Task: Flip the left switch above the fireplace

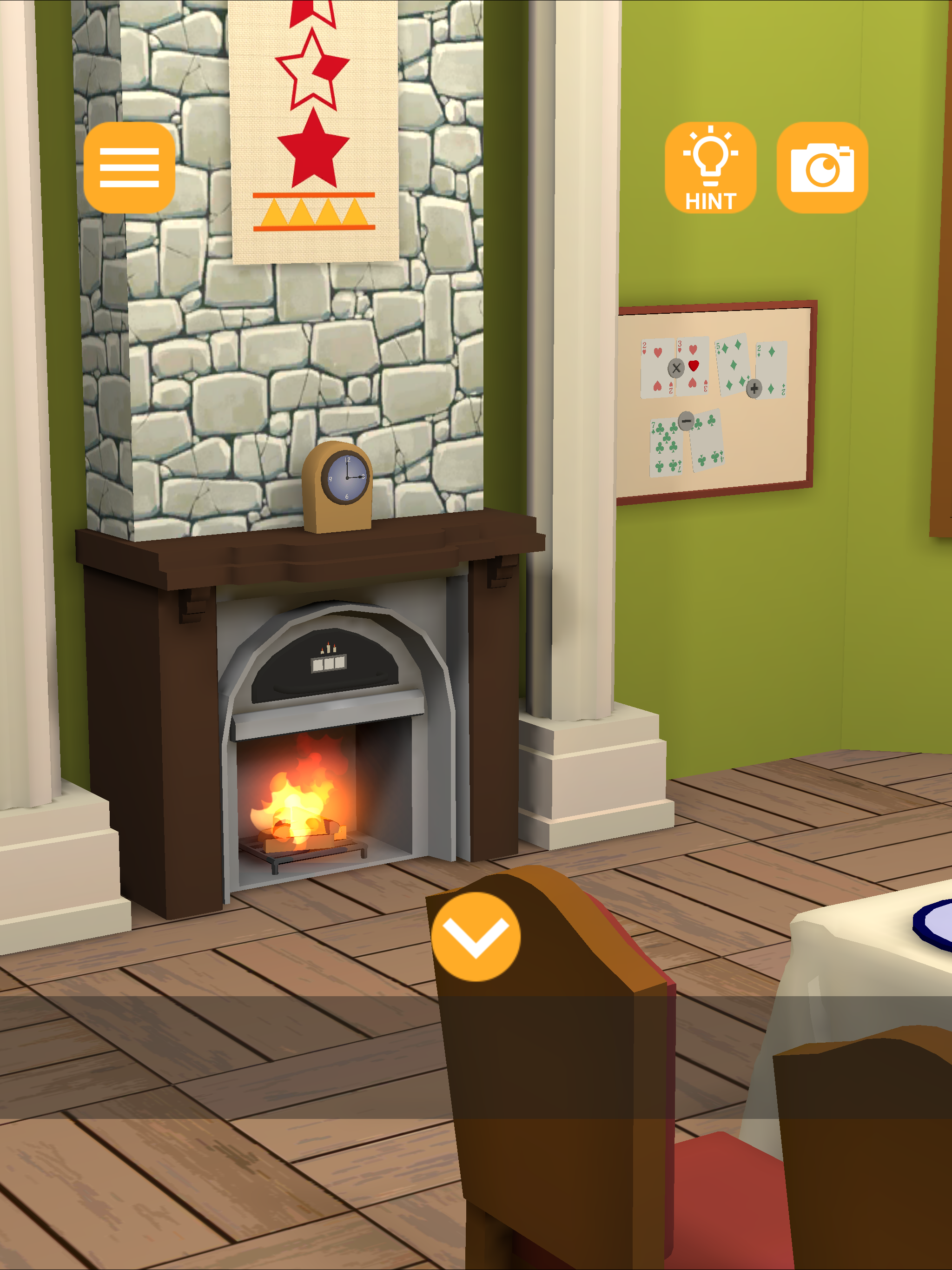Action: coord(318,665)
